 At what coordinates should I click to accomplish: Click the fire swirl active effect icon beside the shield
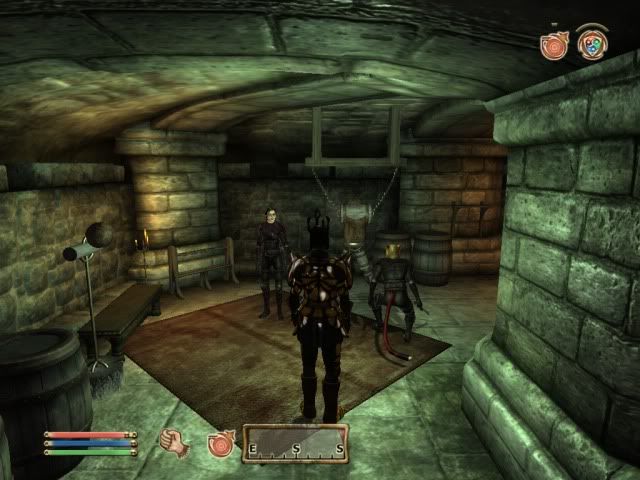553,45
